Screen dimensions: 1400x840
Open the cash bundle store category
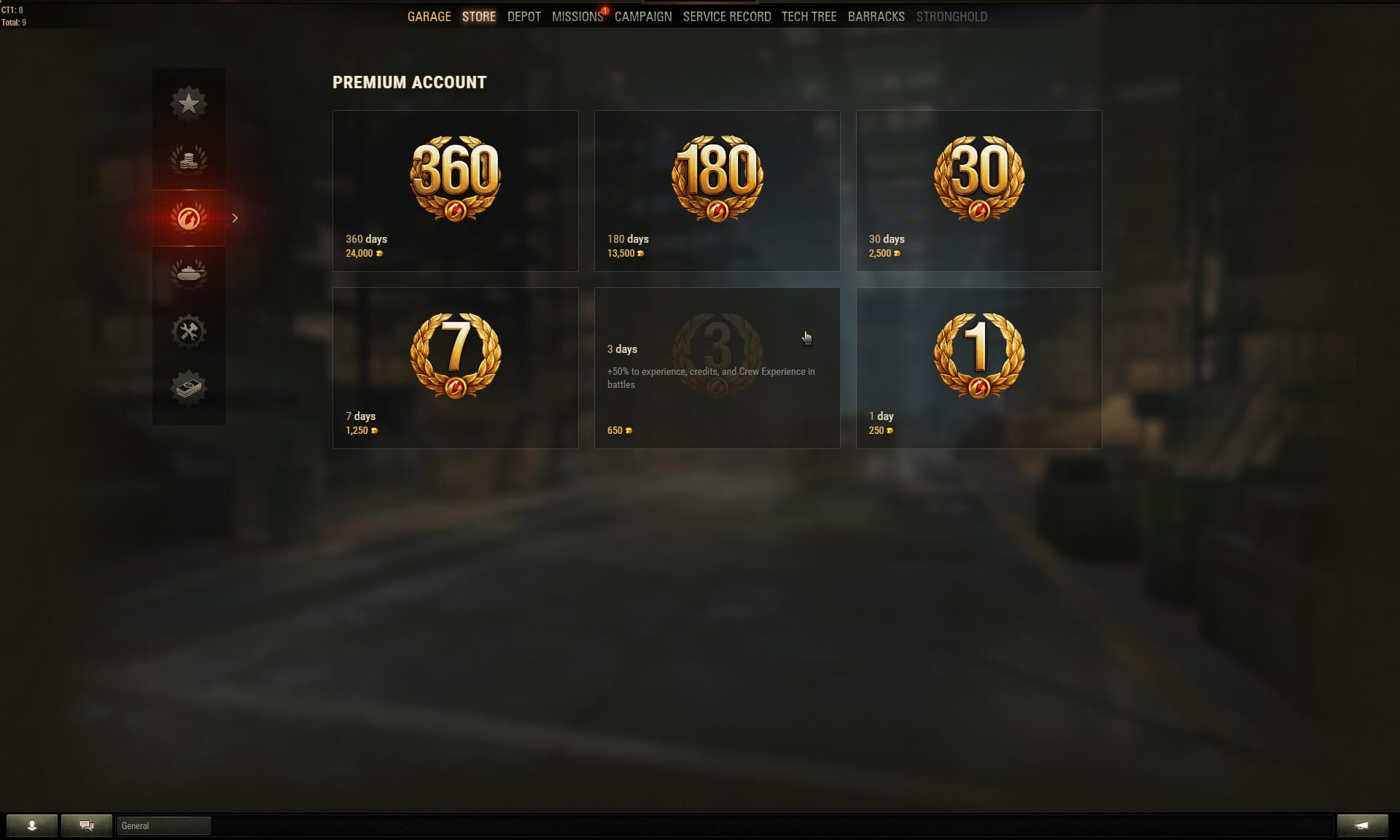[x=189, y=388]
